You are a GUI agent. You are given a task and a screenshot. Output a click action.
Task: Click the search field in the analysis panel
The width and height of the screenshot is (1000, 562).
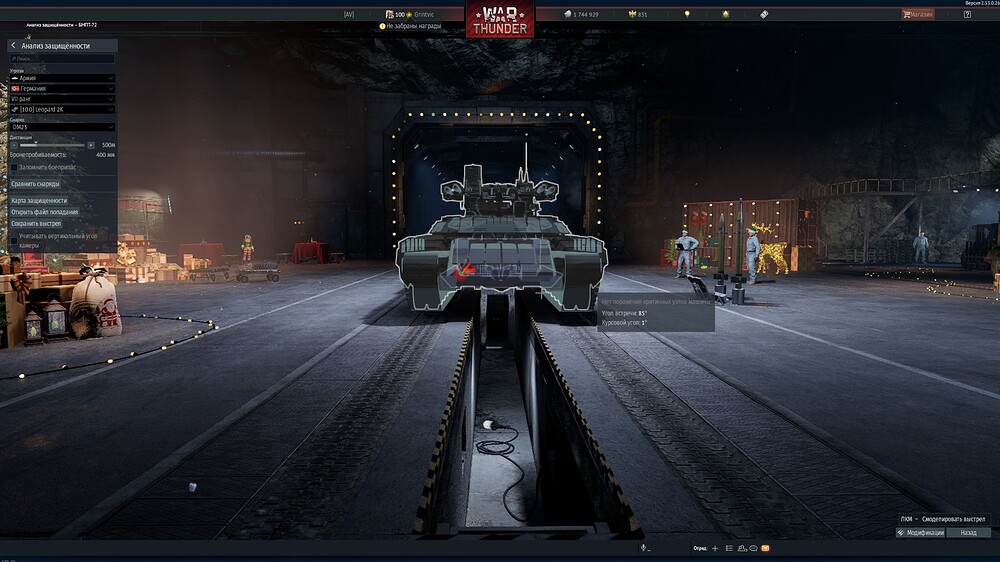[x=62, y=59]
